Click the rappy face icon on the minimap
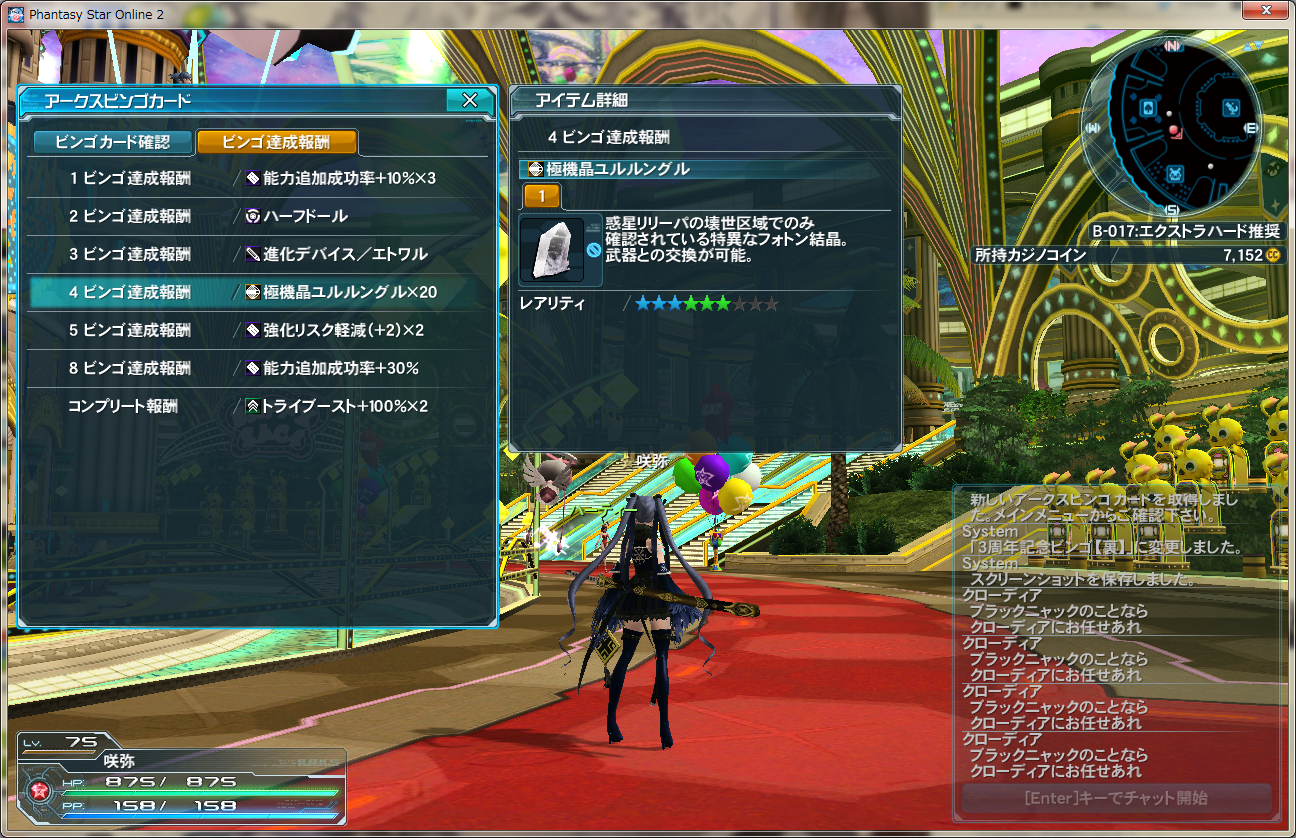Image resolution: width=1296 pixels, height=838 pixels. (x=1174, y=173)
